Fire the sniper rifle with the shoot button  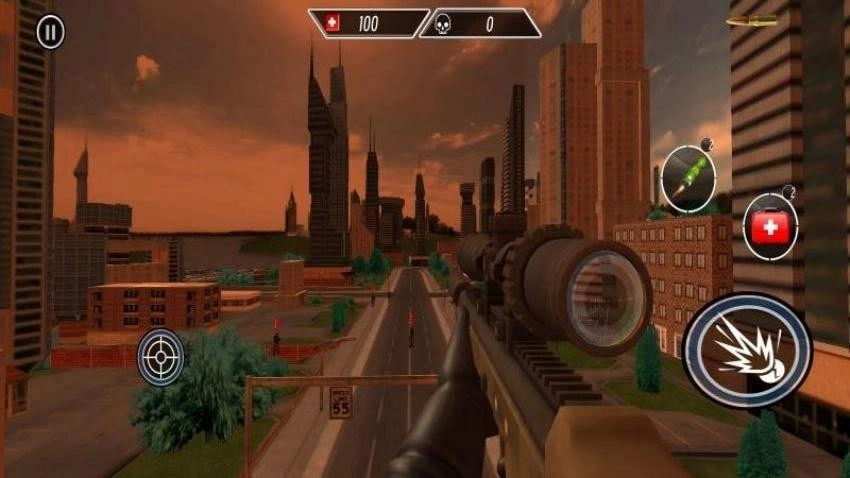pyautogui.click(x=747, y=350)
